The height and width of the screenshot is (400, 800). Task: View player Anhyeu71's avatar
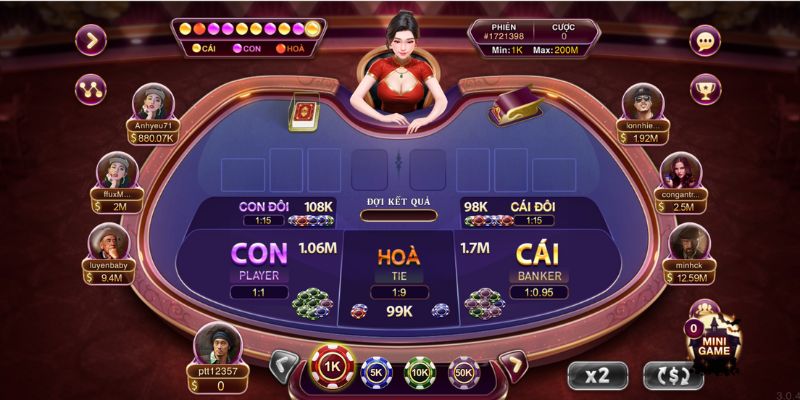[151, 104]
